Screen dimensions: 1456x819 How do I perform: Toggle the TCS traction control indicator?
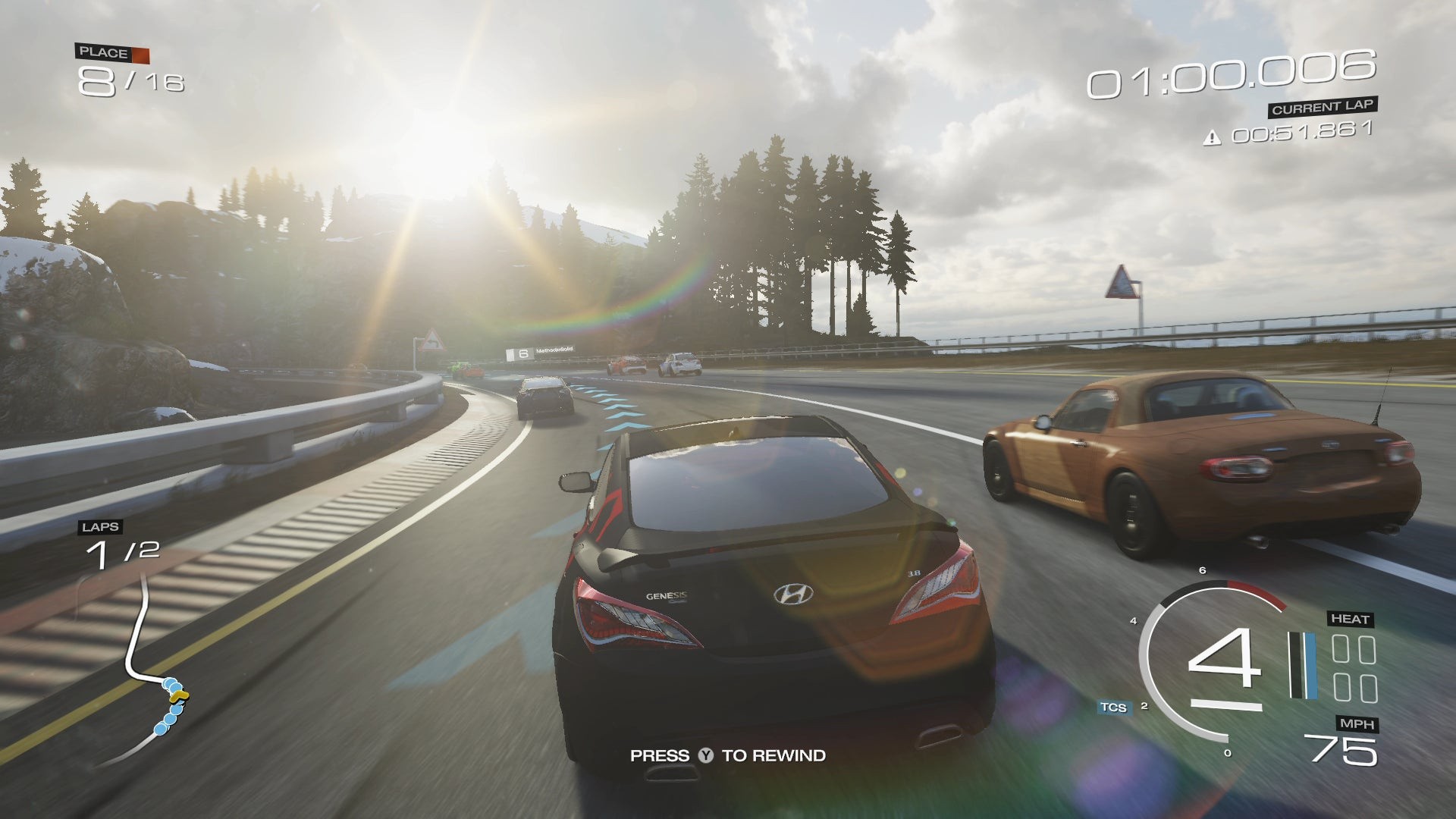tap(1113, 708)
